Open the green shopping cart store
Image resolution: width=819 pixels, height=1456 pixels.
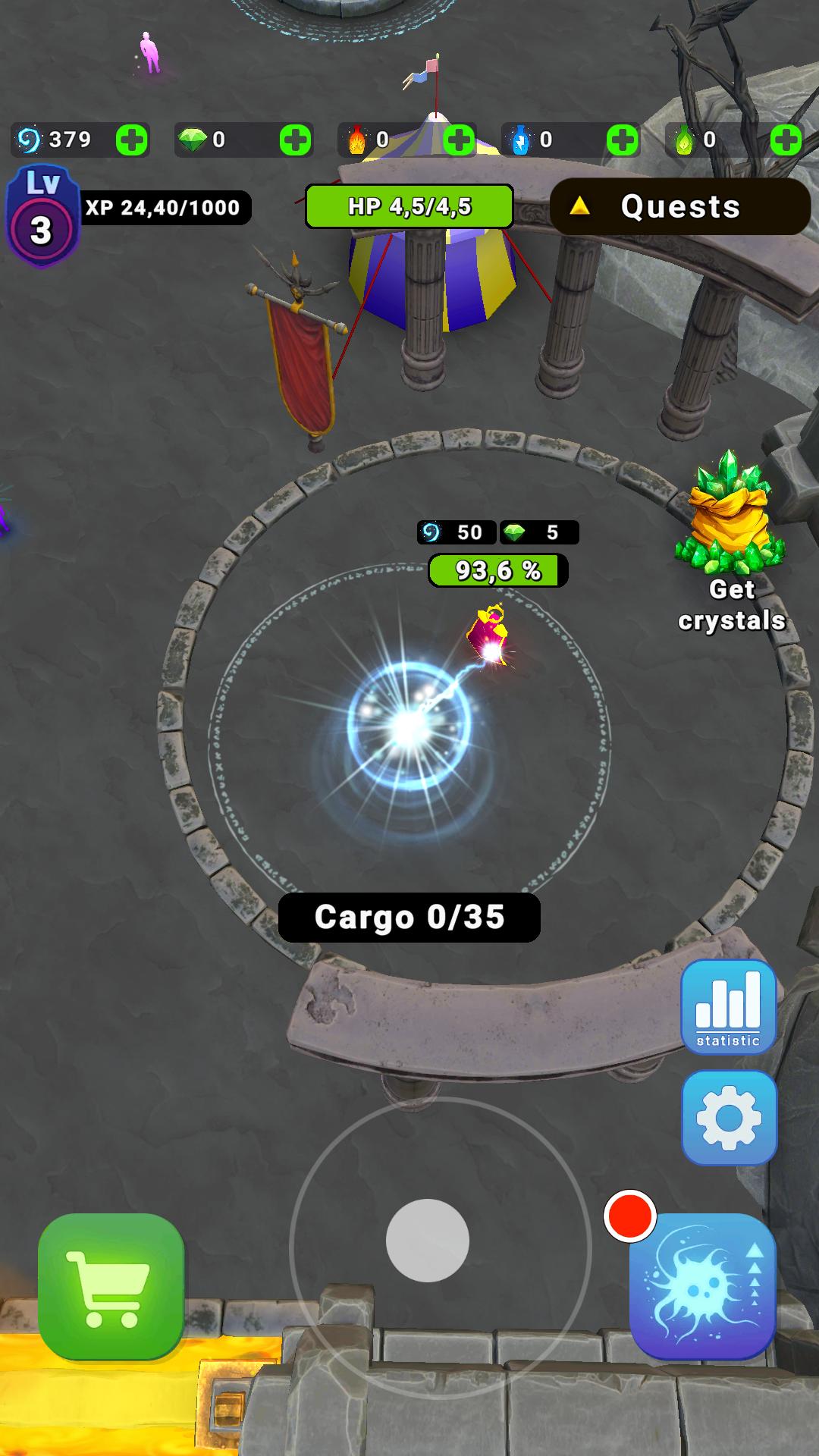pyautogui.click(x=111, y=1286)
